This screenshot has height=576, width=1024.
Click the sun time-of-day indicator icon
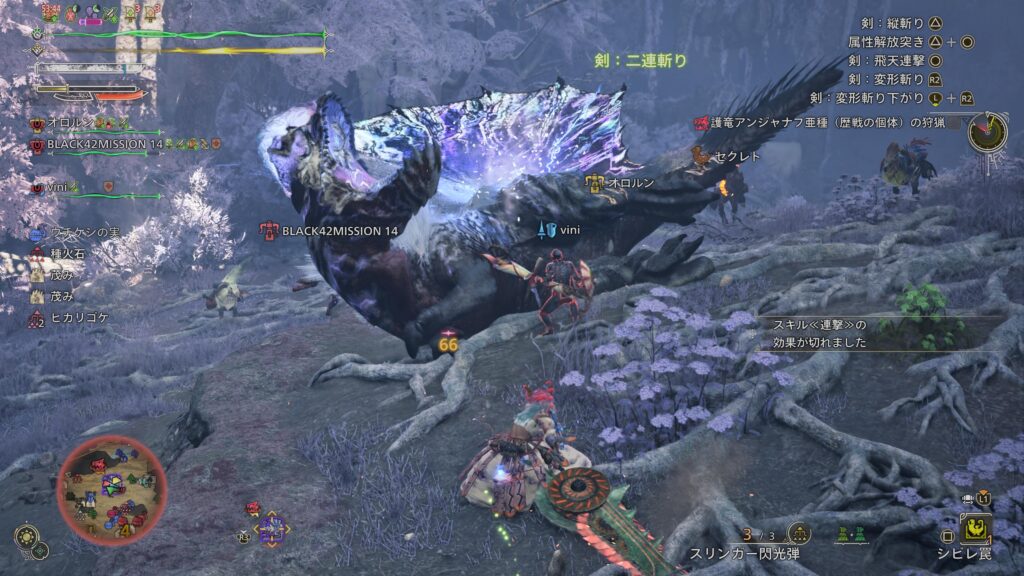(x=25, y=535)
